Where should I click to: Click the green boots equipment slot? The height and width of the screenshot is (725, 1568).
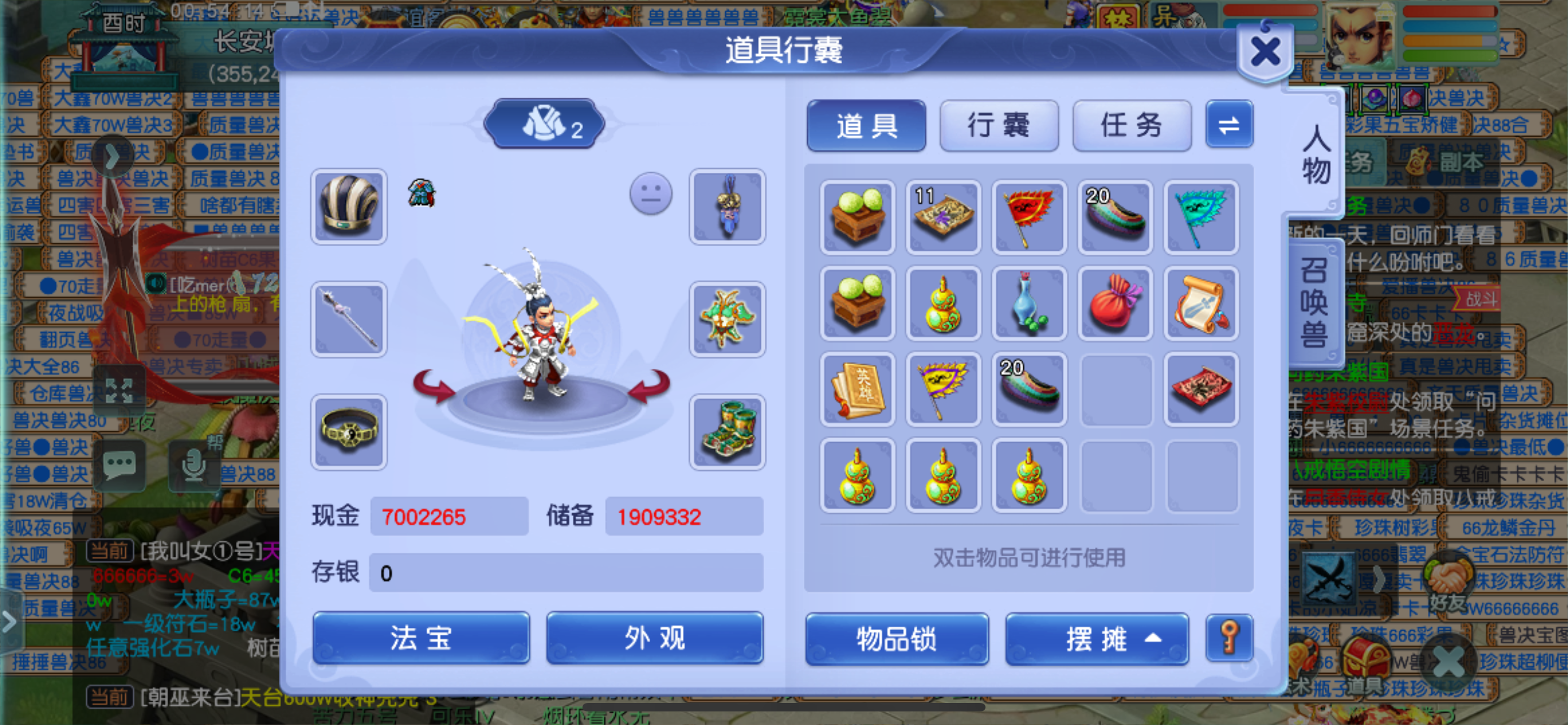click(x=728, y=431)
